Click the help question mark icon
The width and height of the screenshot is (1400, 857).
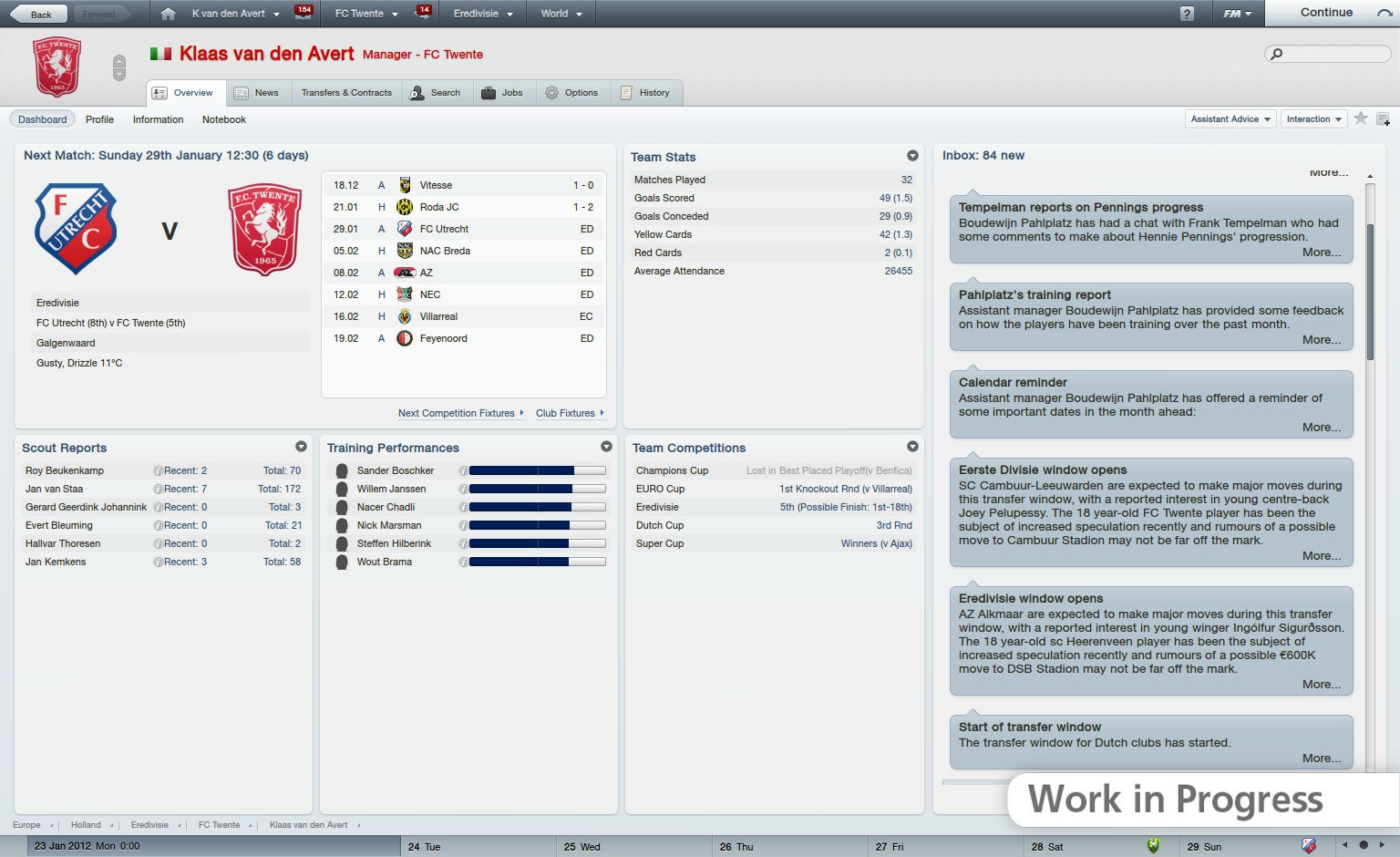1185,13
